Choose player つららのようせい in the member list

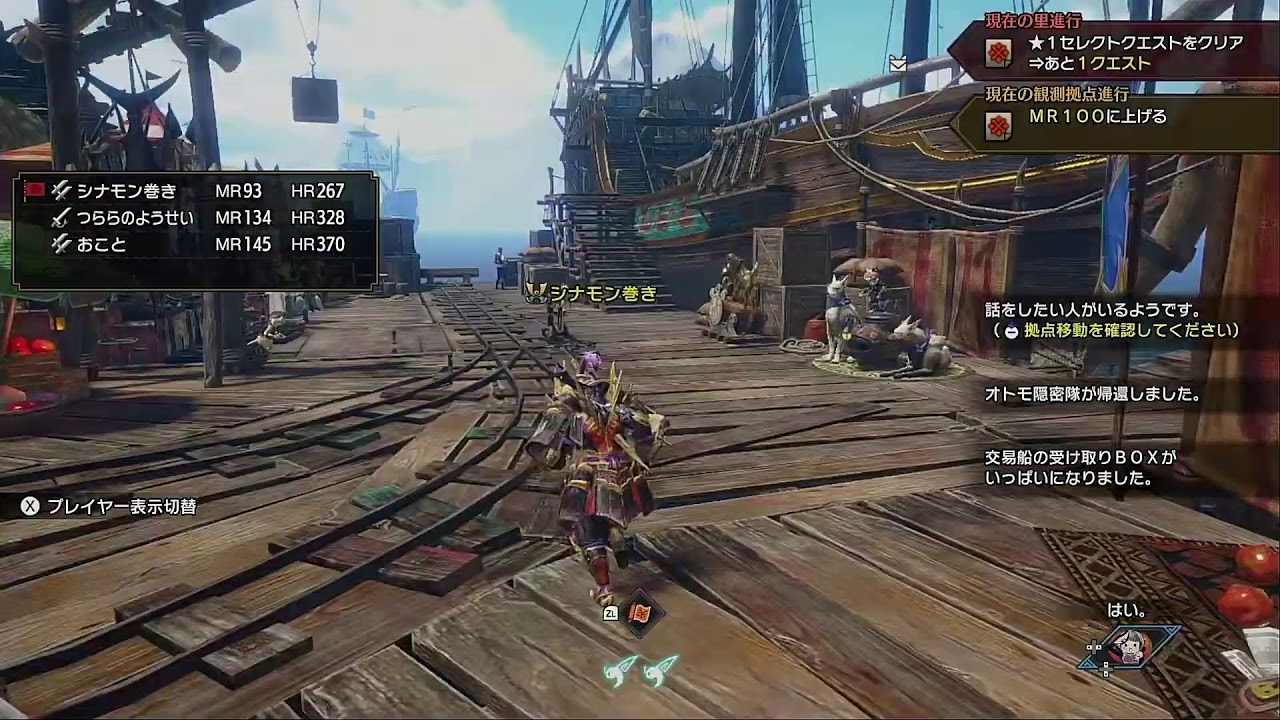pyautogui.click(x=195, y=218)
